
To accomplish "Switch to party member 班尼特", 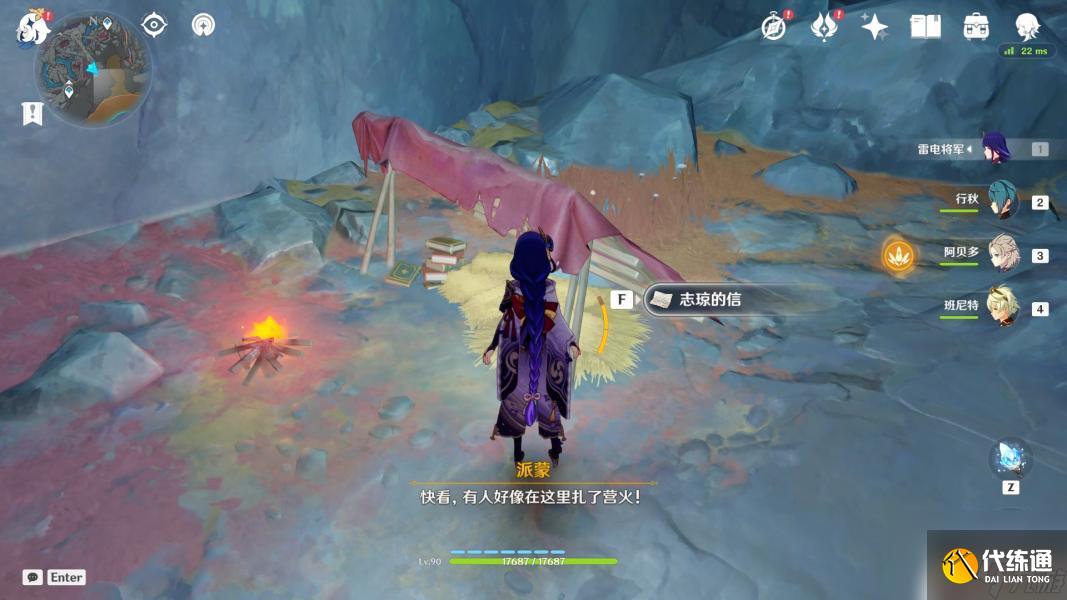I will [x=1002, y=306].
